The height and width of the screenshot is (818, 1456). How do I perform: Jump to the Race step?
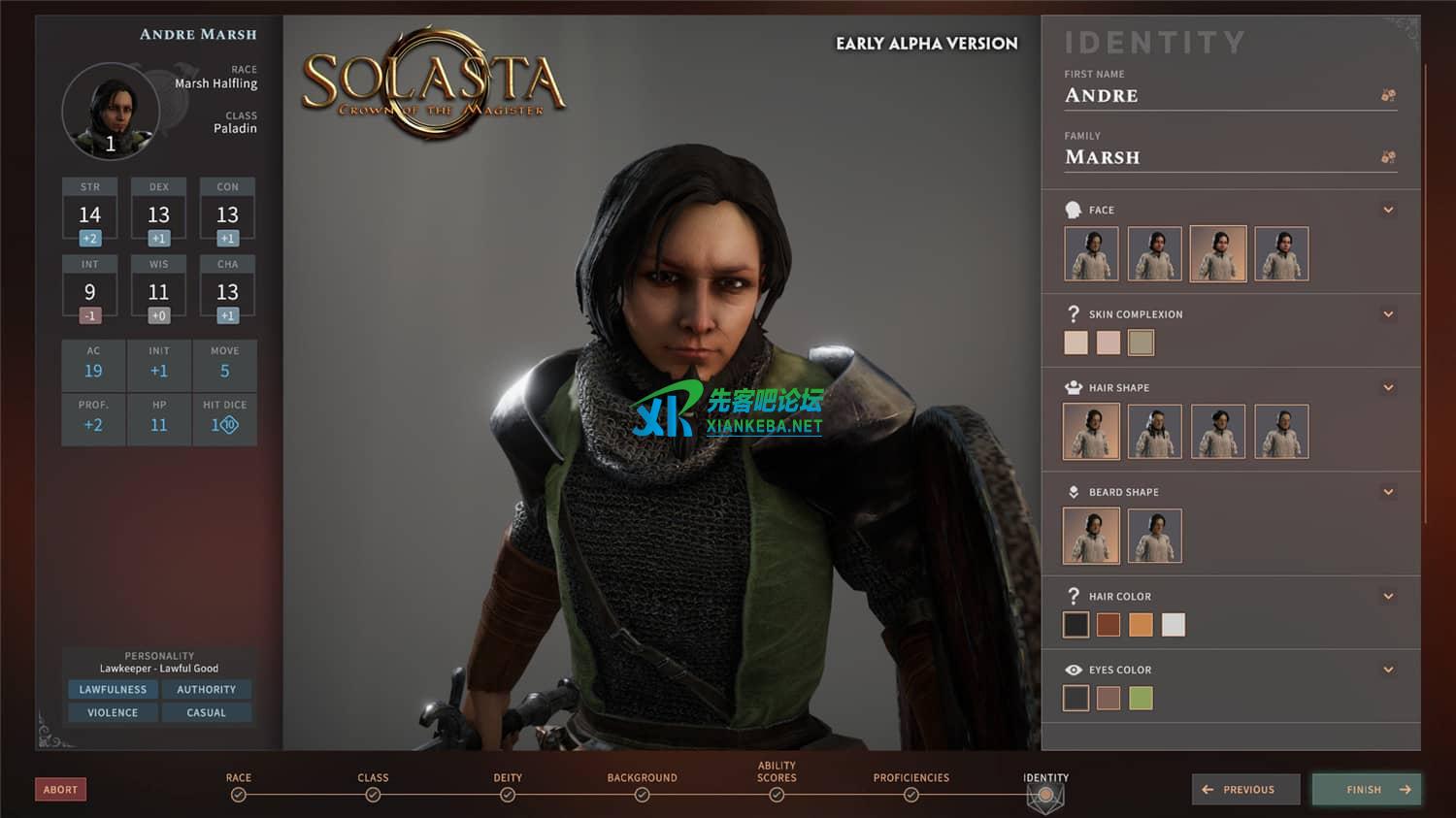pyautogui.click(x=239, y=795)
